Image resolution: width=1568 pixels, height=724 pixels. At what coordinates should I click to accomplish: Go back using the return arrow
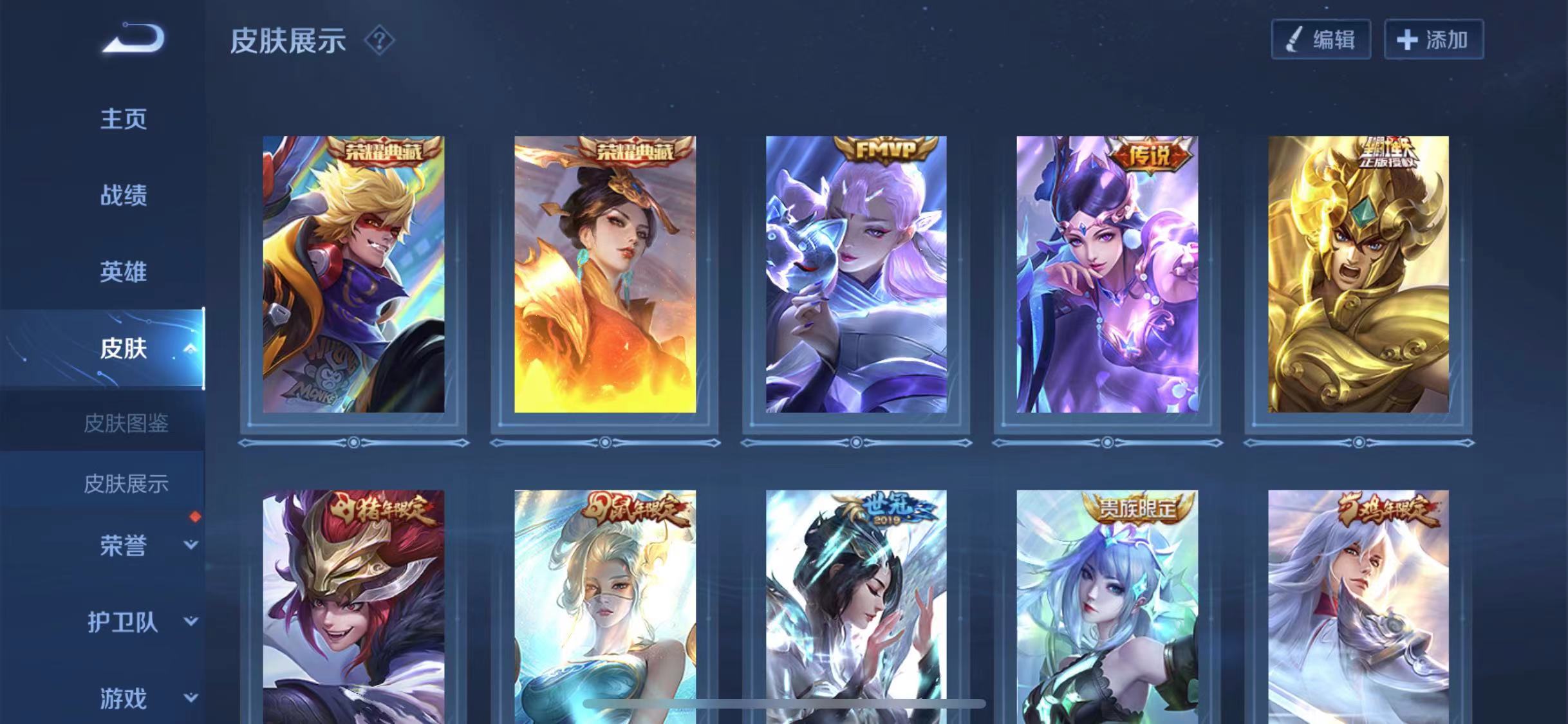[133, 39]
